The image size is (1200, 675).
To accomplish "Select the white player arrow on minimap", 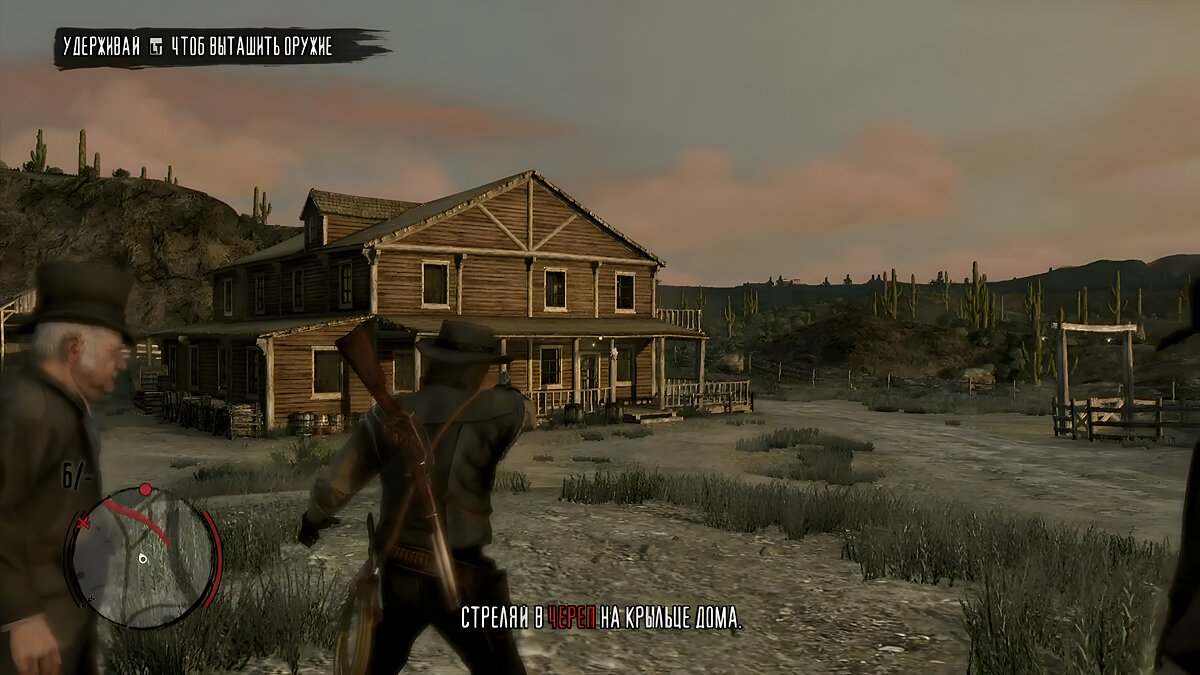I will coord(143,558).
